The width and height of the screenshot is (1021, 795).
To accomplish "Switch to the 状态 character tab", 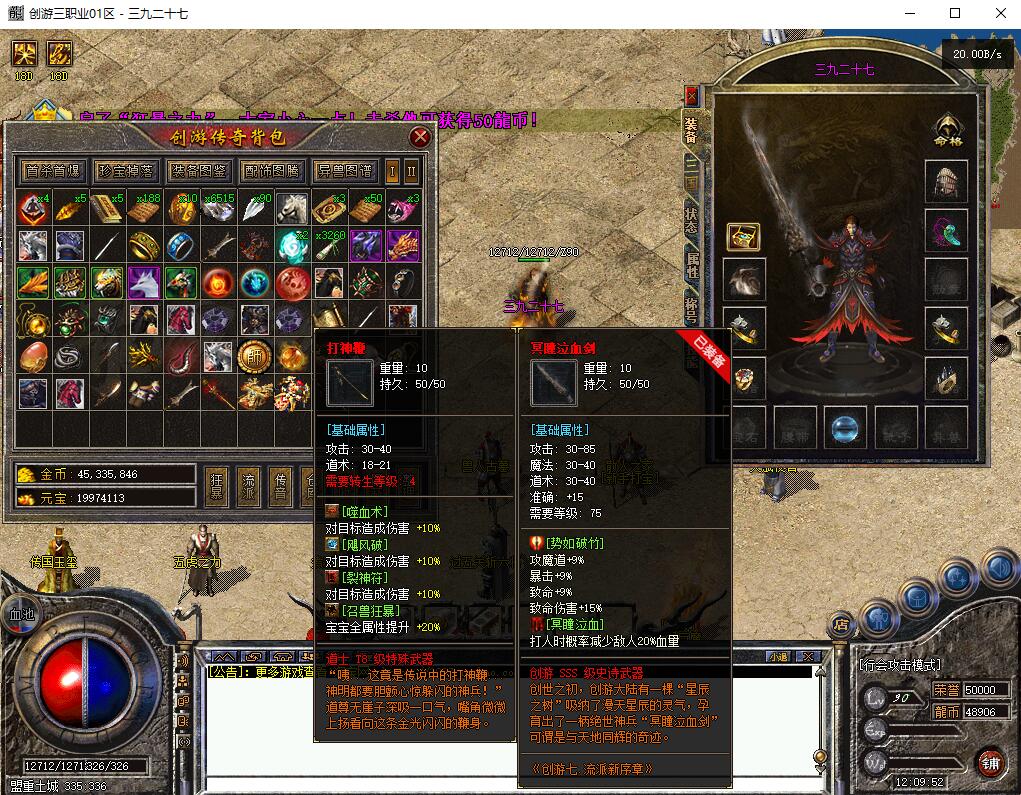I will click(x=691, y=220).
